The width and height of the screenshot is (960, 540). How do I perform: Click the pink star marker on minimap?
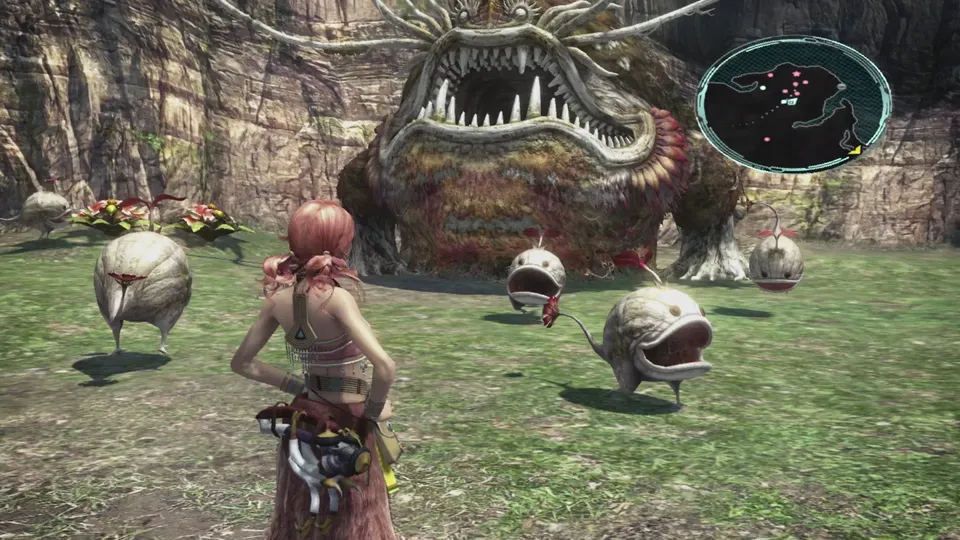[796, 73]
